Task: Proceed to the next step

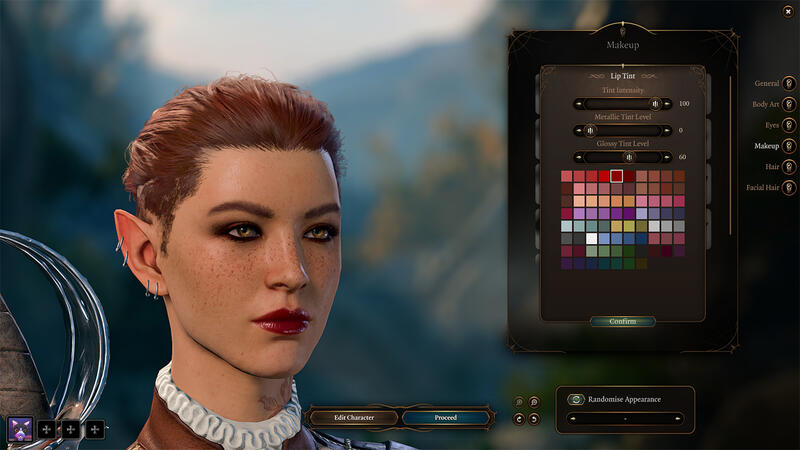Action: 446,417
